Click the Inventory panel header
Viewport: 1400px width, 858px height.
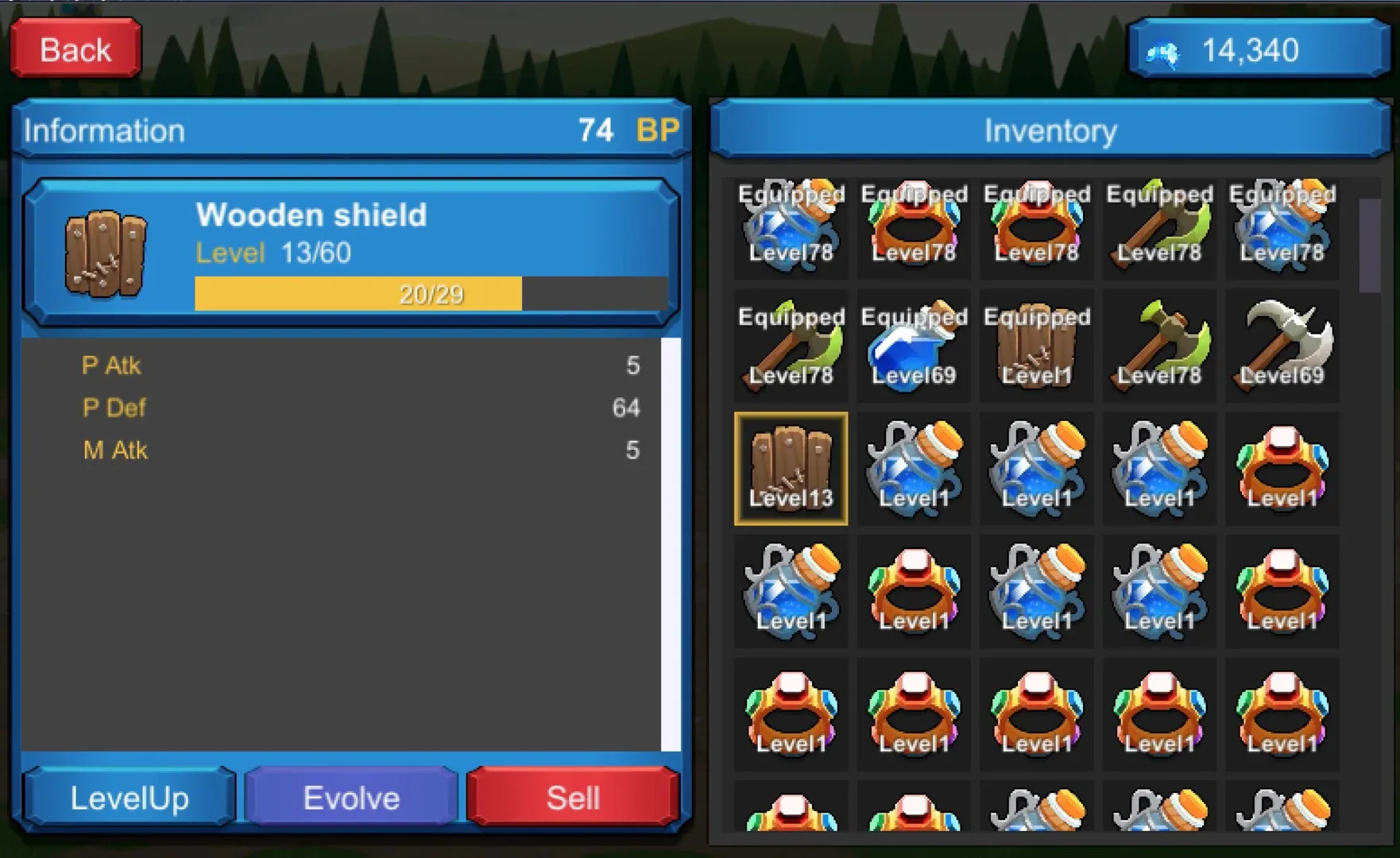click(1049, 129)
